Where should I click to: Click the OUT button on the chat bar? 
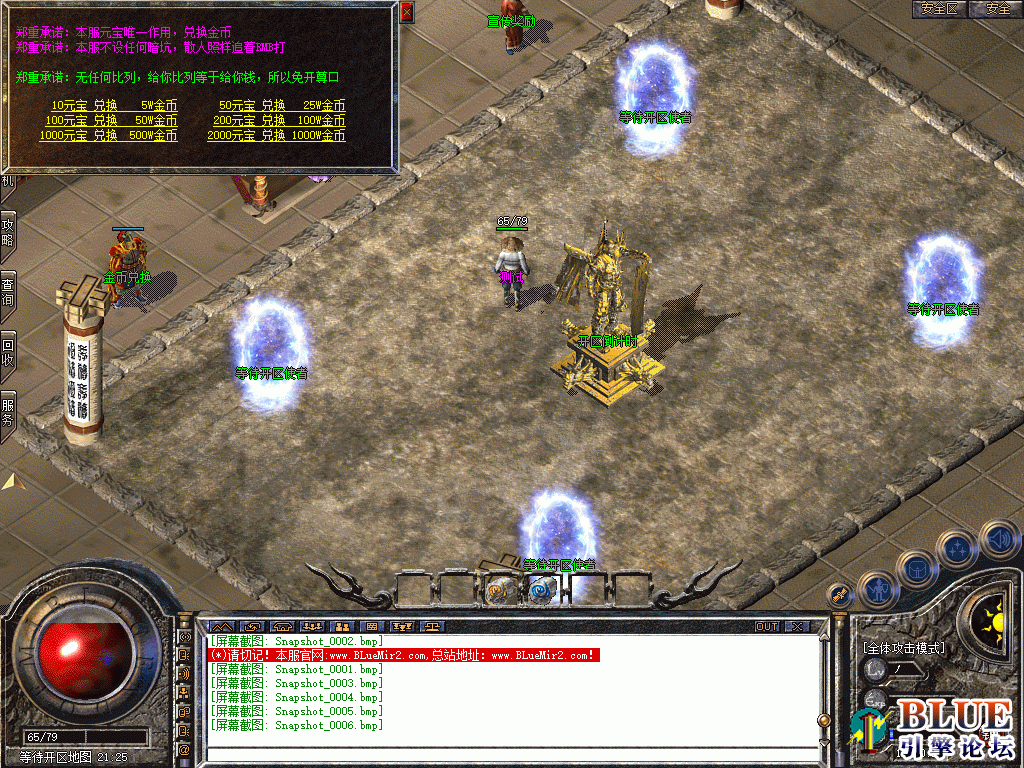[766, 626]
